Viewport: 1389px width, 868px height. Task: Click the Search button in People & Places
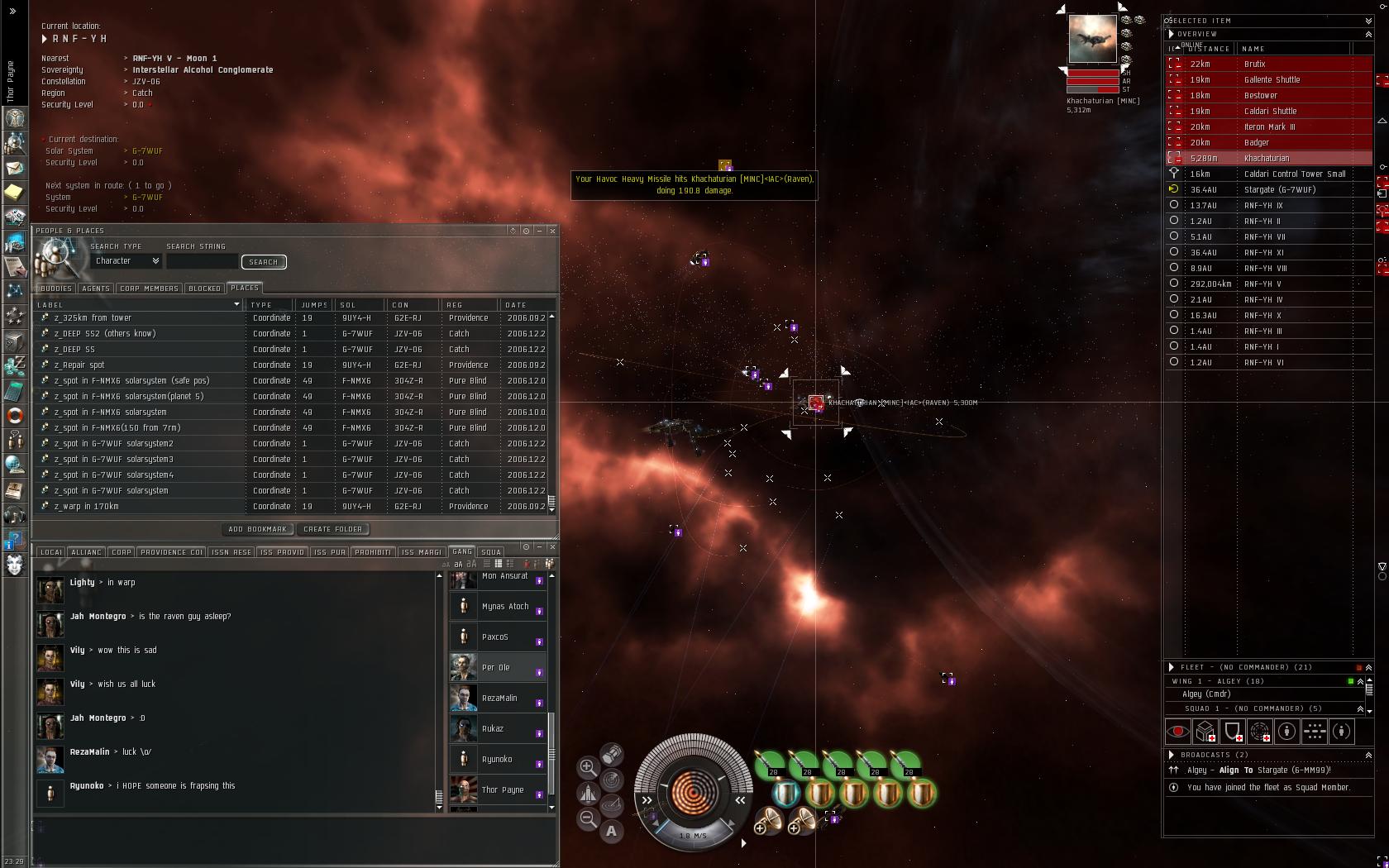point(263,262)
